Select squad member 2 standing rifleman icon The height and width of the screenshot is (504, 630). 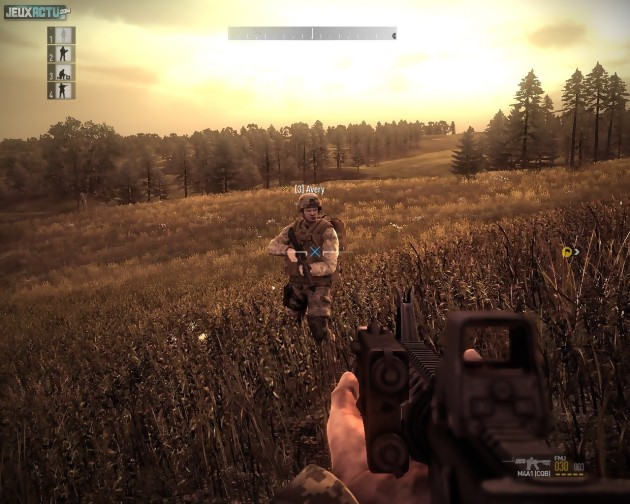pos(61,54)
